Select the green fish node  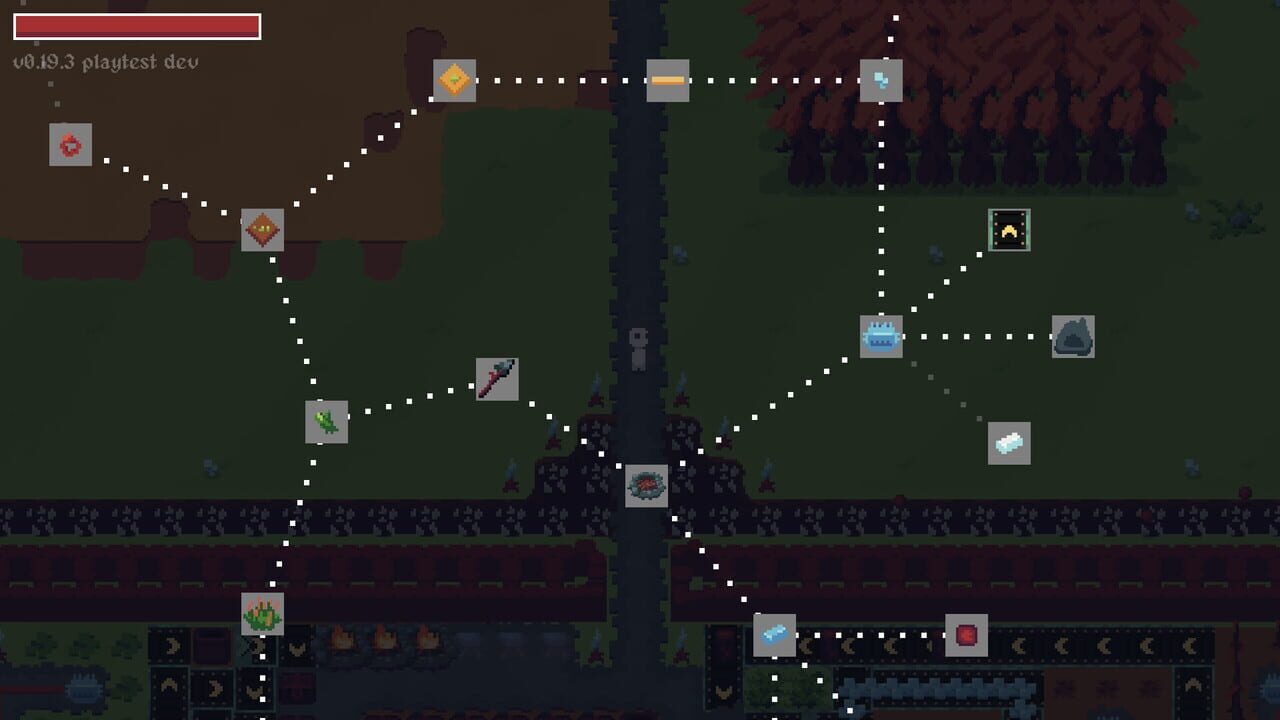pos(326,423)
